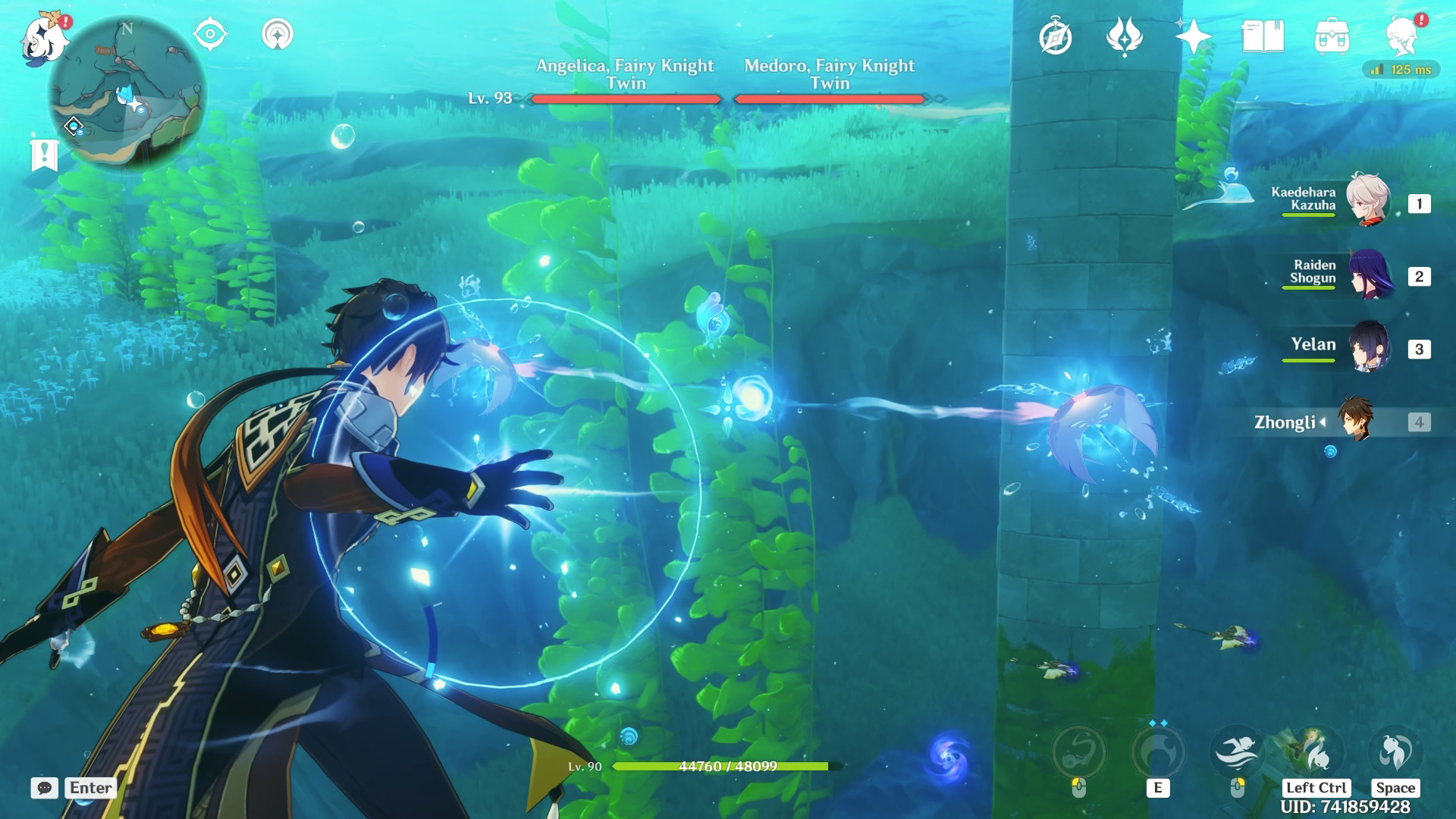Open the inventory backpack icon

[x=1332, y=36]
